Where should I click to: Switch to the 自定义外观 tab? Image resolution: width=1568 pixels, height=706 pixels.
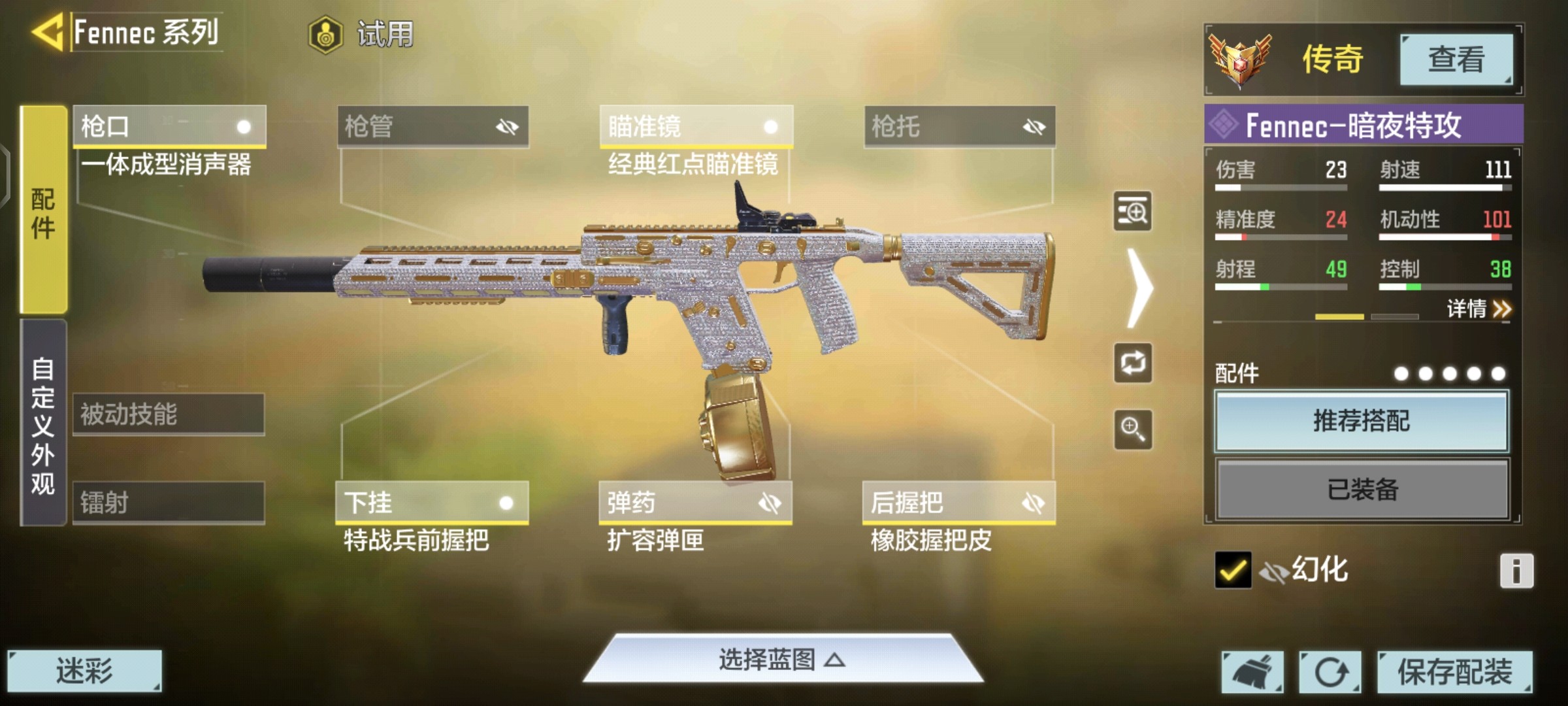click(43, 424)
